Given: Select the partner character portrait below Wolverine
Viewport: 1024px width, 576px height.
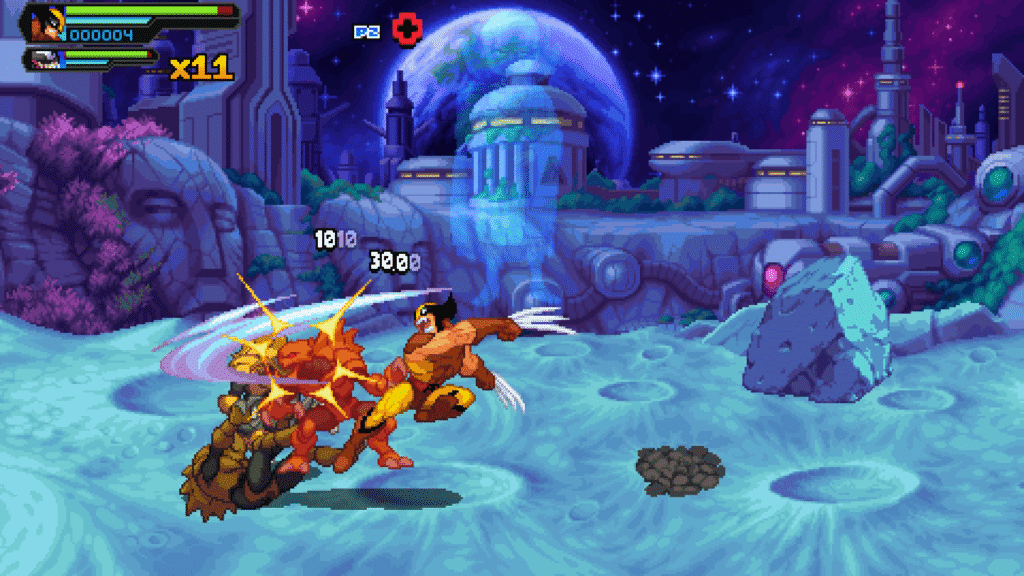Looking at the screenshot, I should tap(44, 59).
